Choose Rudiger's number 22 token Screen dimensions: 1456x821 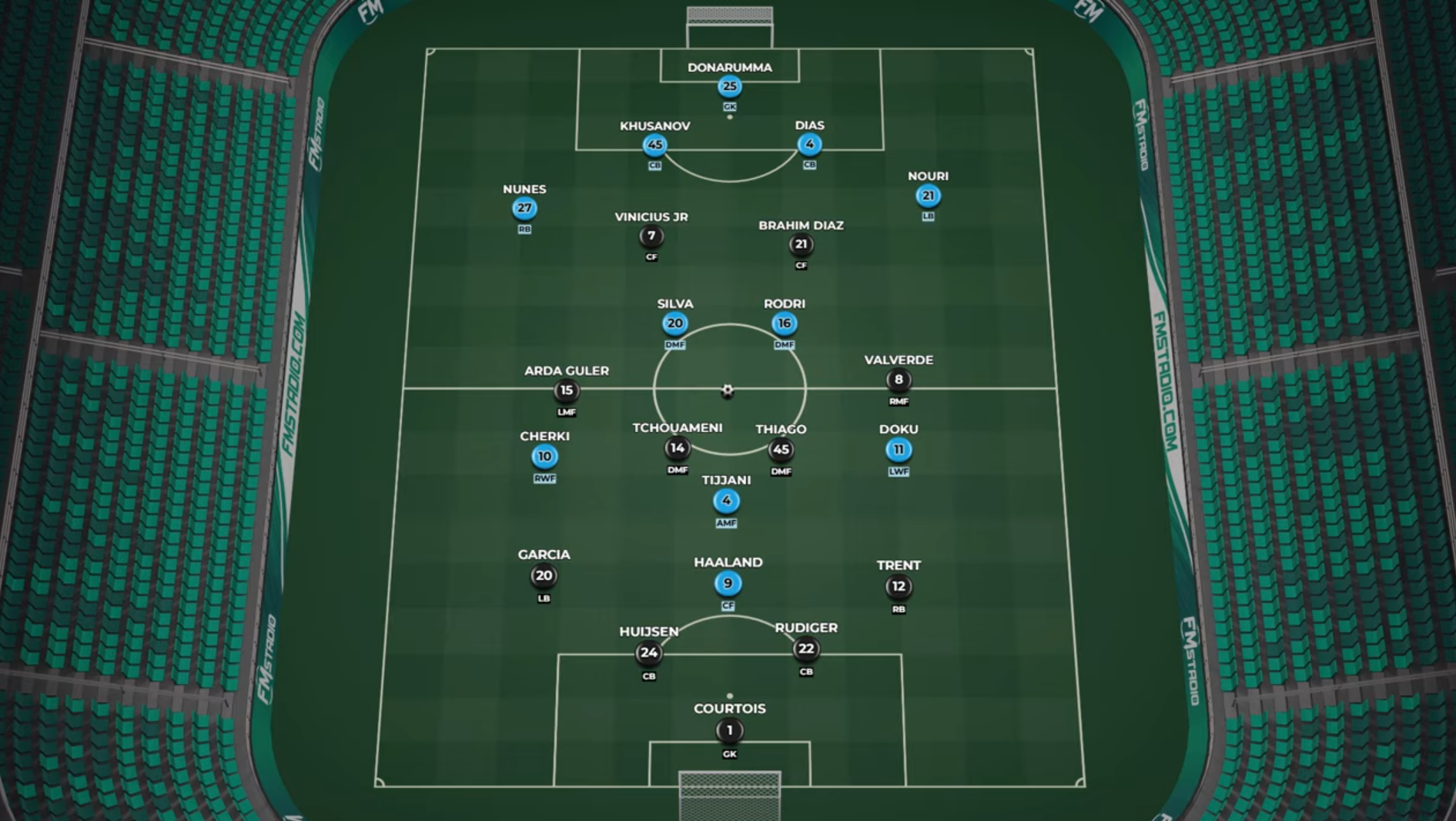click(806, 649)
